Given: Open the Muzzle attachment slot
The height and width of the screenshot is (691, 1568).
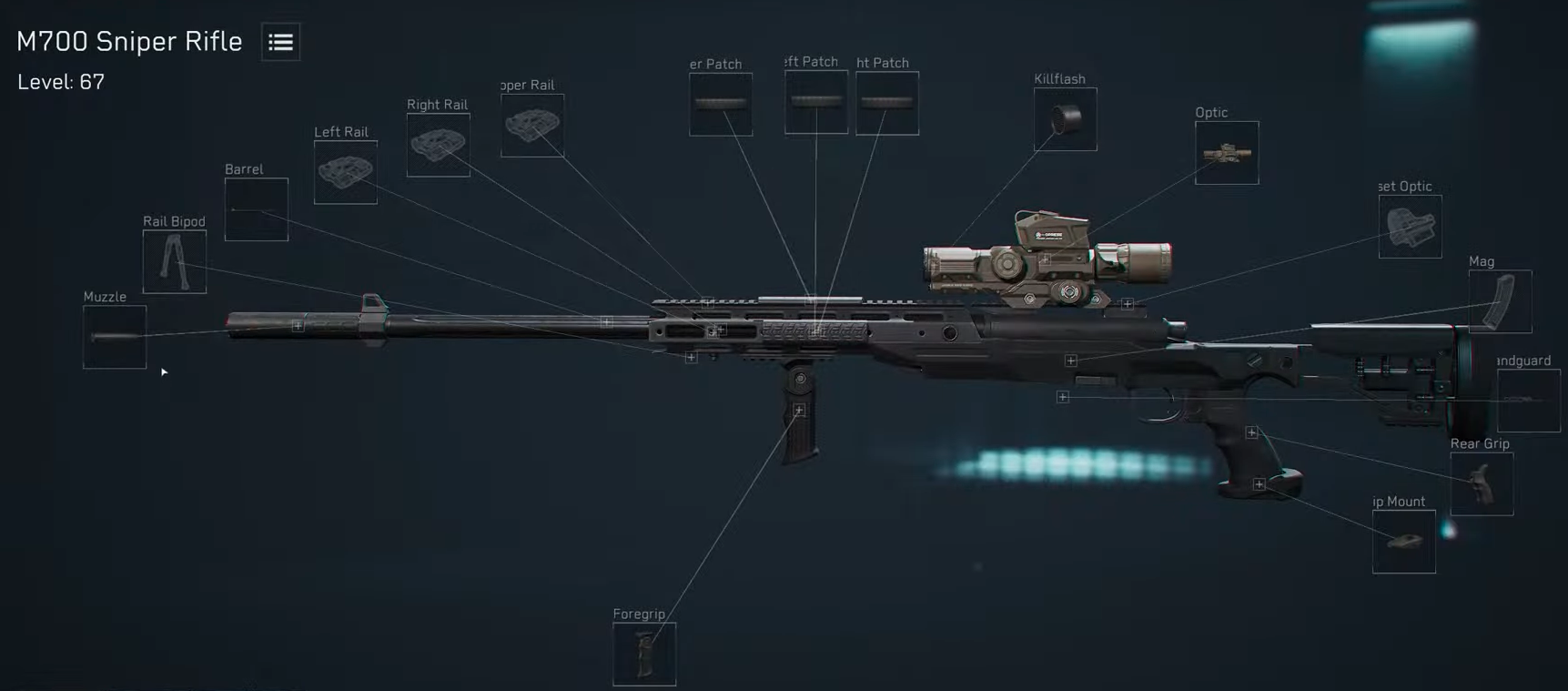Looking at the screenshot, I should 114,338.
